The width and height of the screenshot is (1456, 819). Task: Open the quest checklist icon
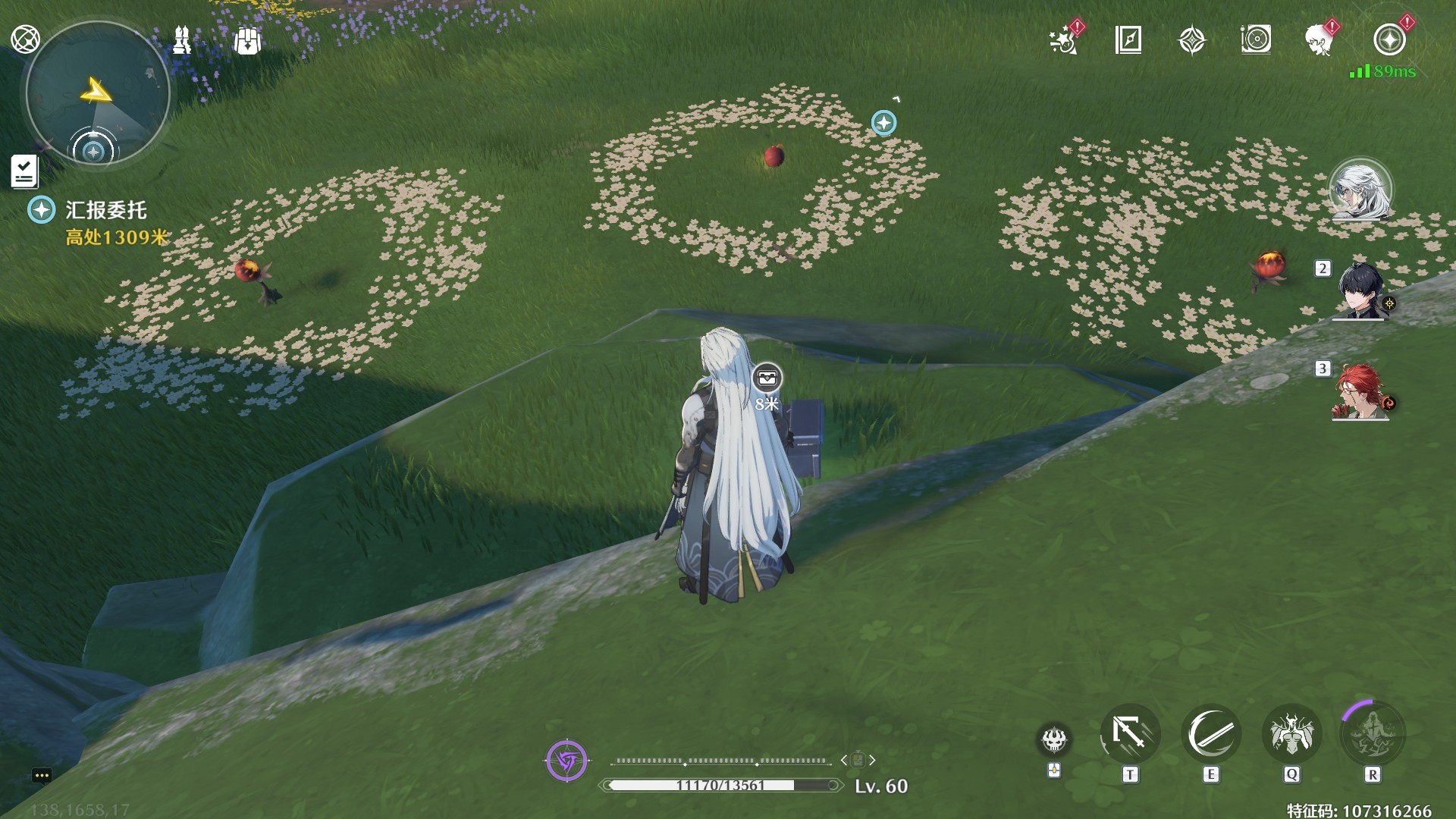tap(24, 171)
